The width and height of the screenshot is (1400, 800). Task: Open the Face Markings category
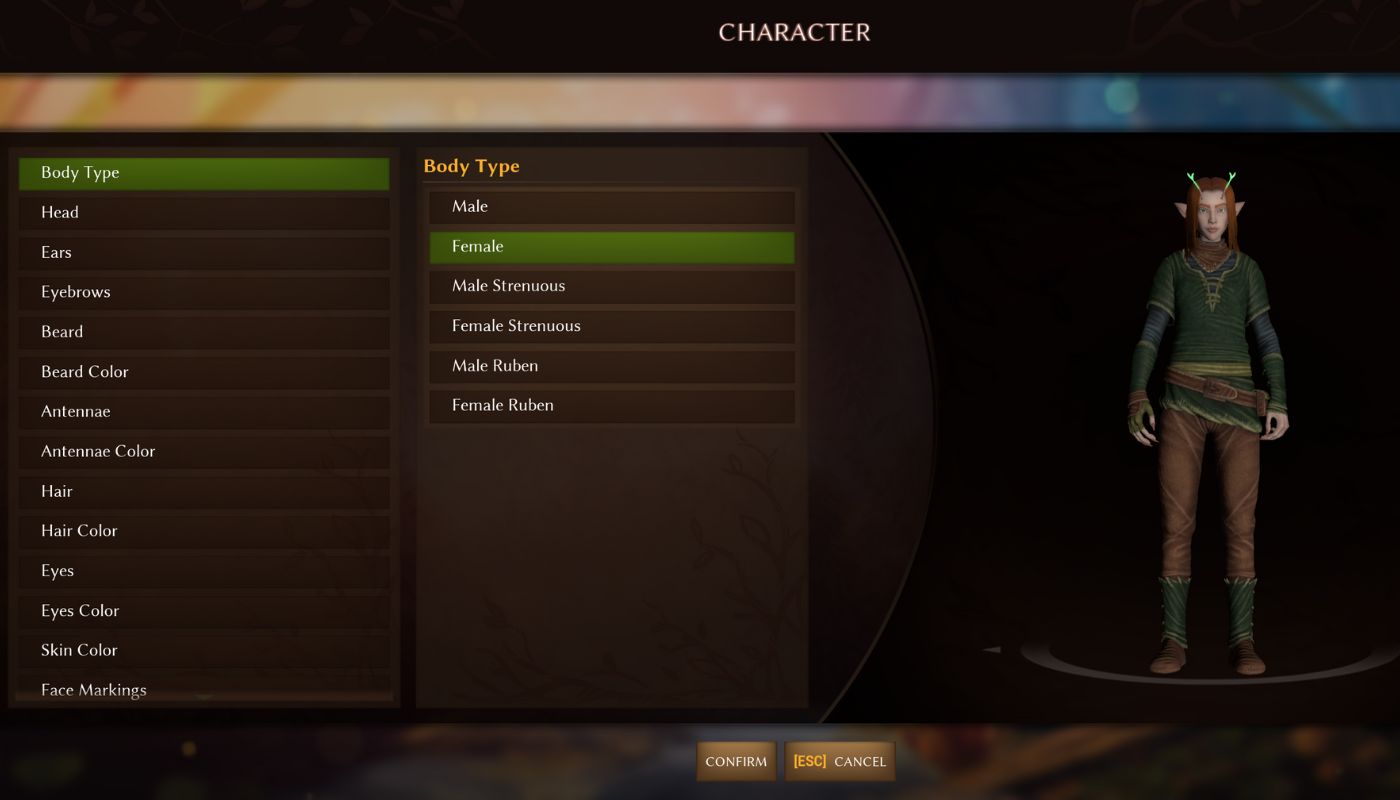(x=204, y=689)
